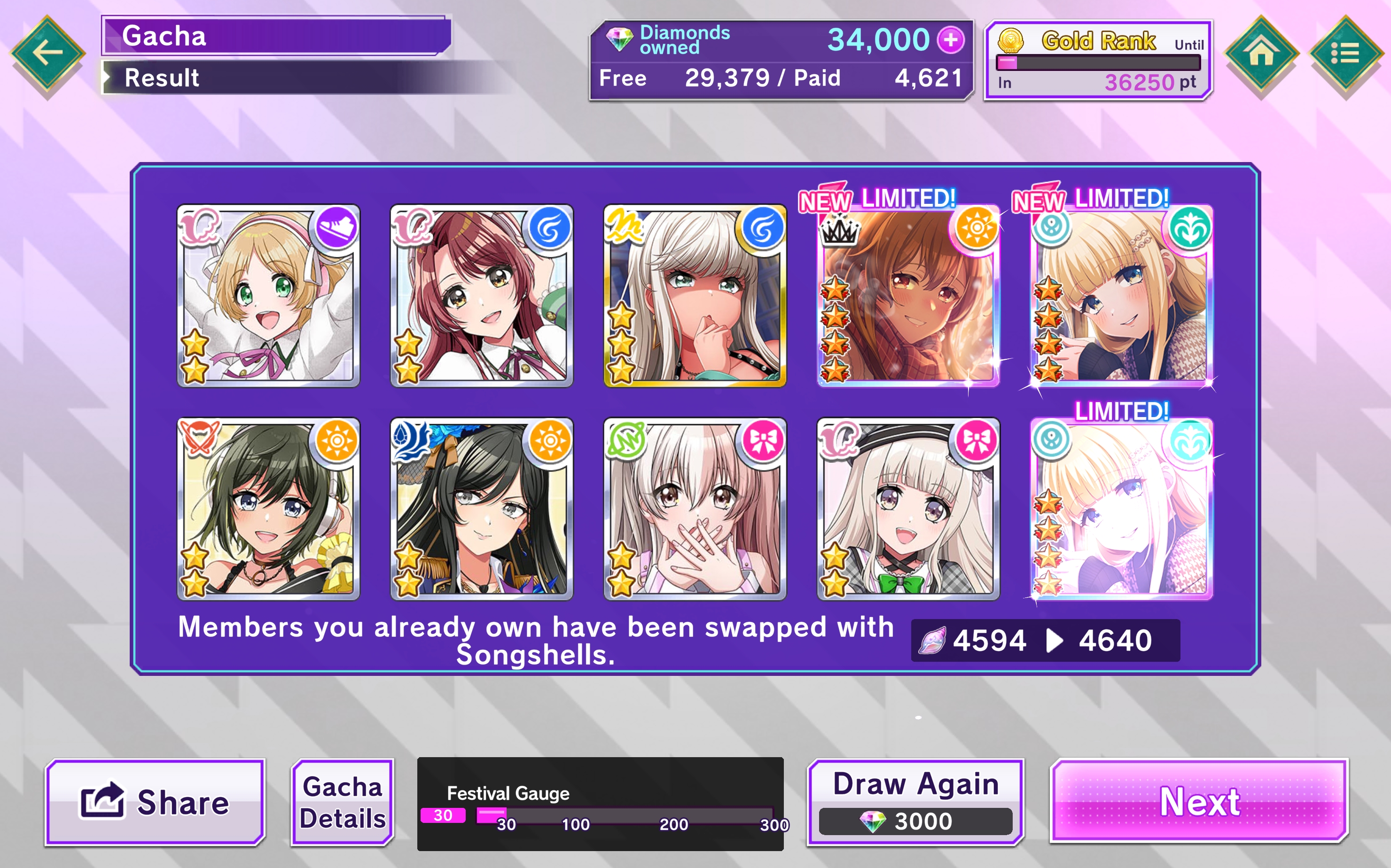Viewport: 1391px width, 868px height.
Task: Open the list menu icon
Action: tap(1345, 54)
